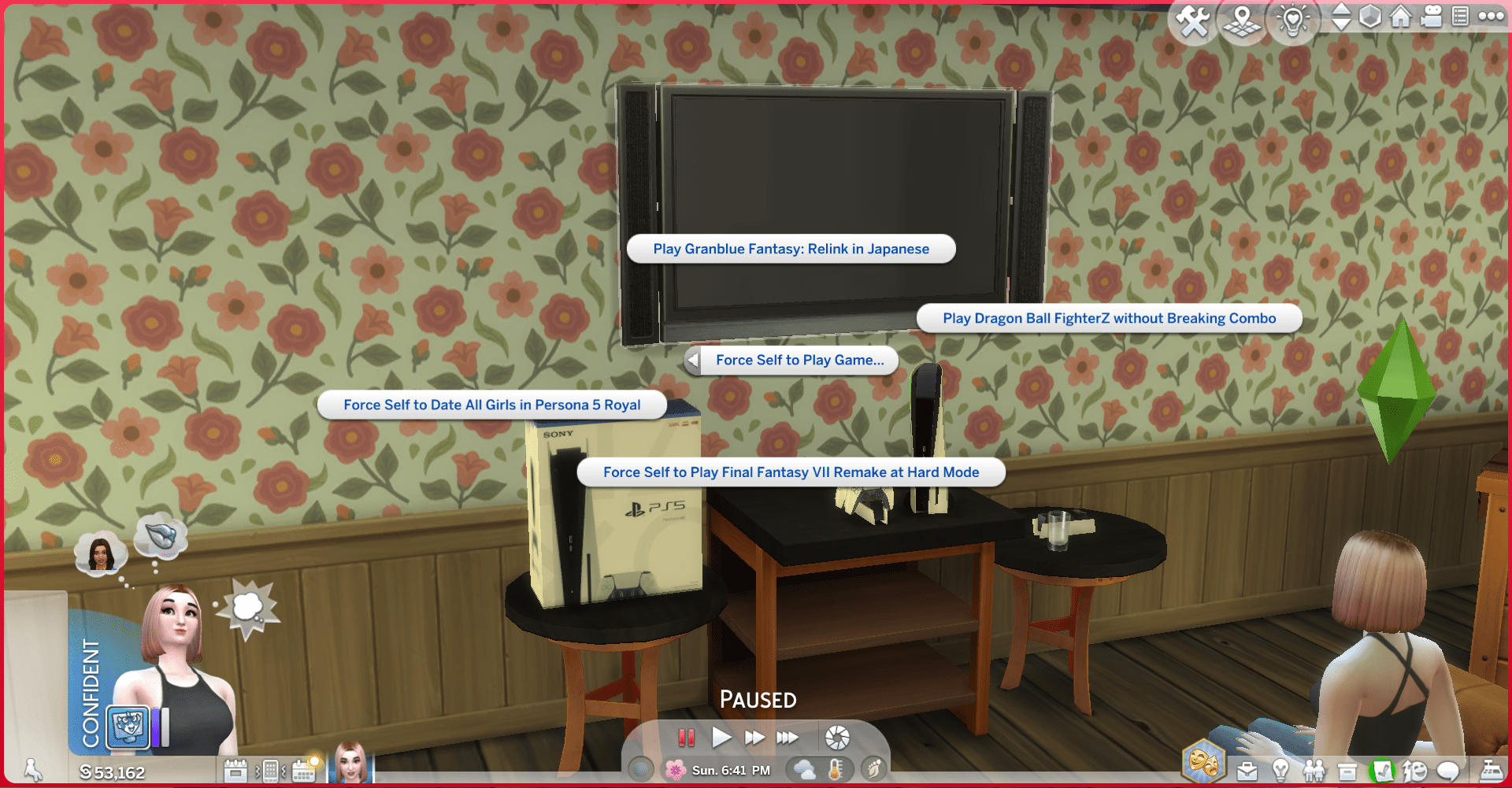Open the Relationships panel icon
The height and width of the screenshot is (788, 1512).
[x=1314, y=770]
